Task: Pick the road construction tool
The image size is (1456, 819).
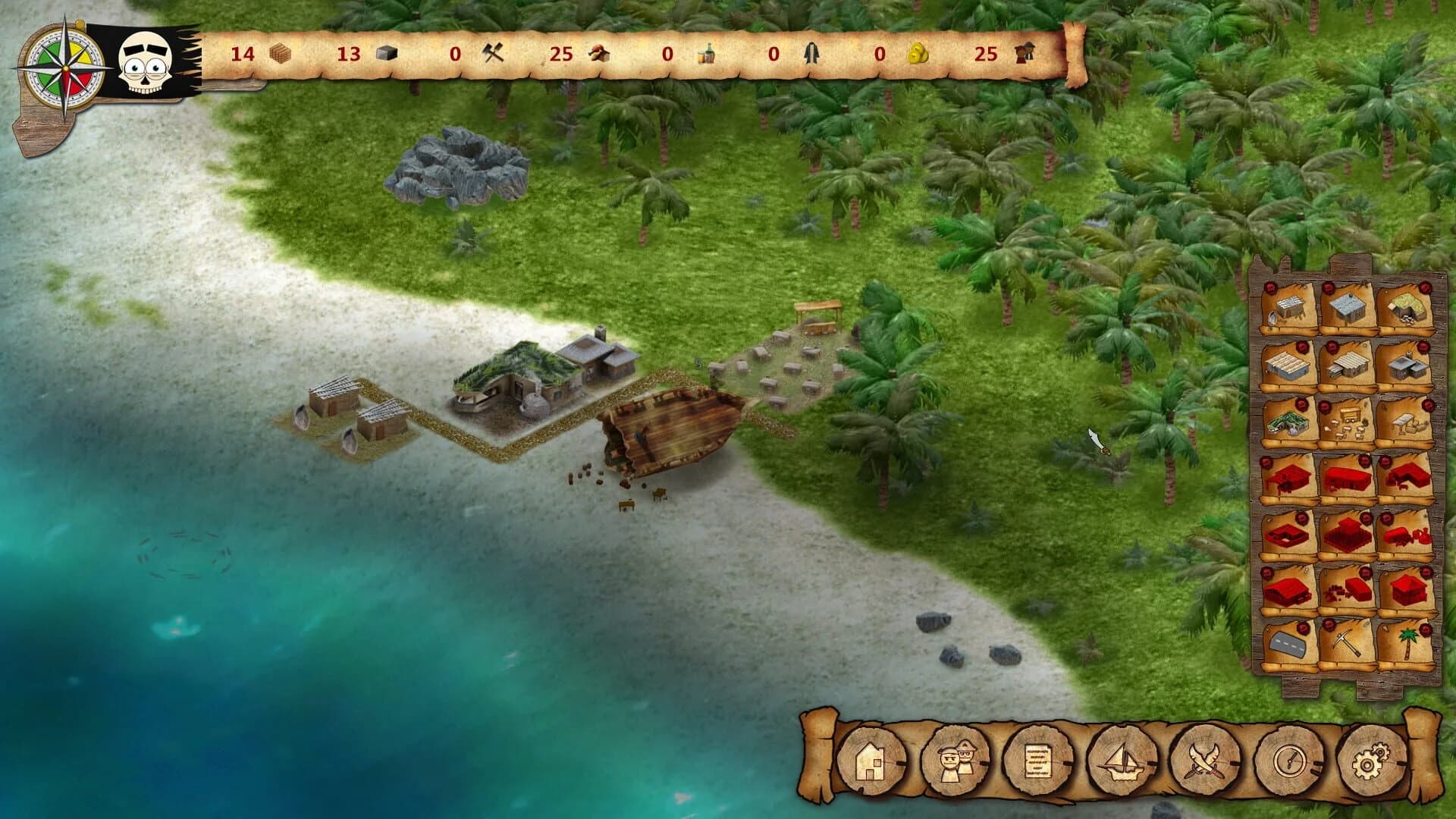Action: click(x=1288, y=643)
